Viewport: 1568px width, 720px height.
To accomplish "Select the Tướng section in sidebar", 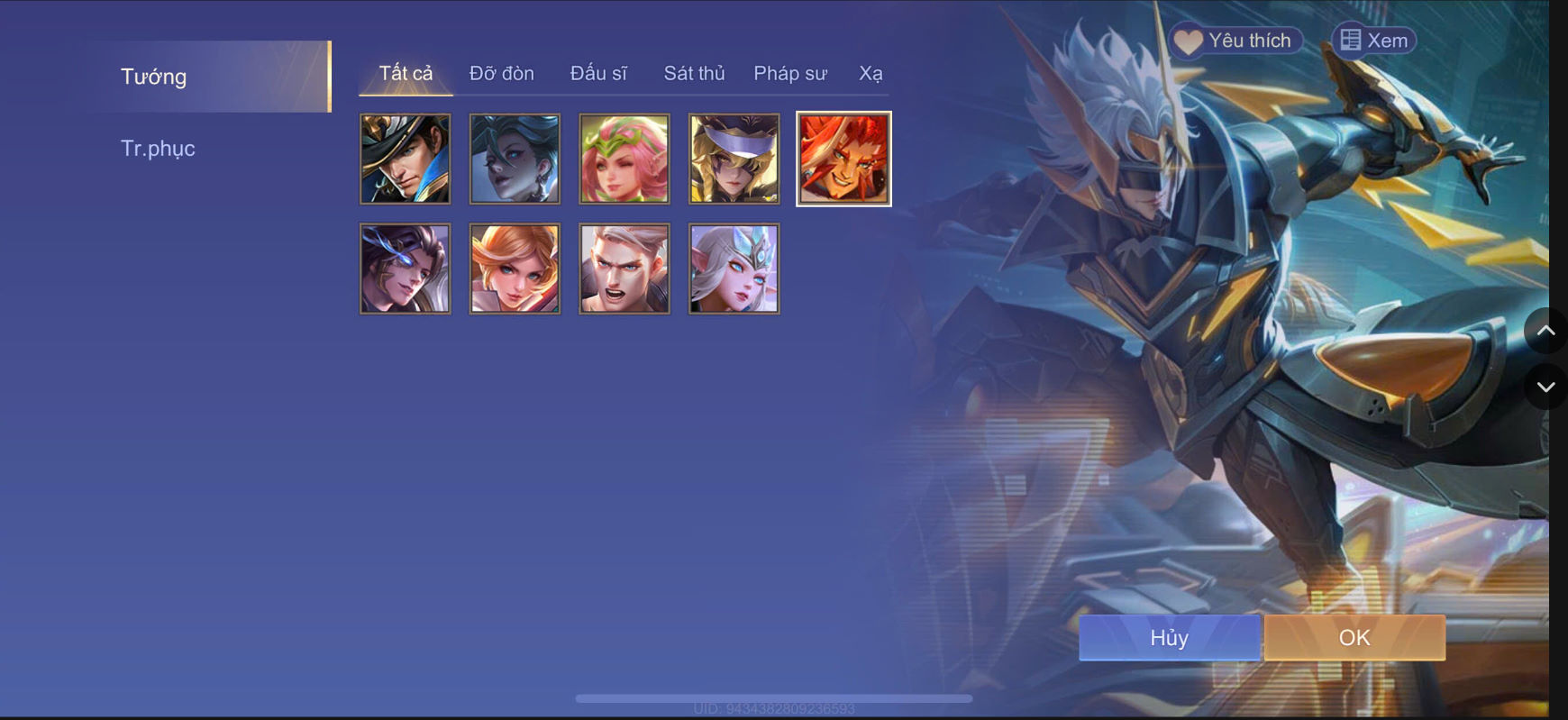I will pos(153,77).
